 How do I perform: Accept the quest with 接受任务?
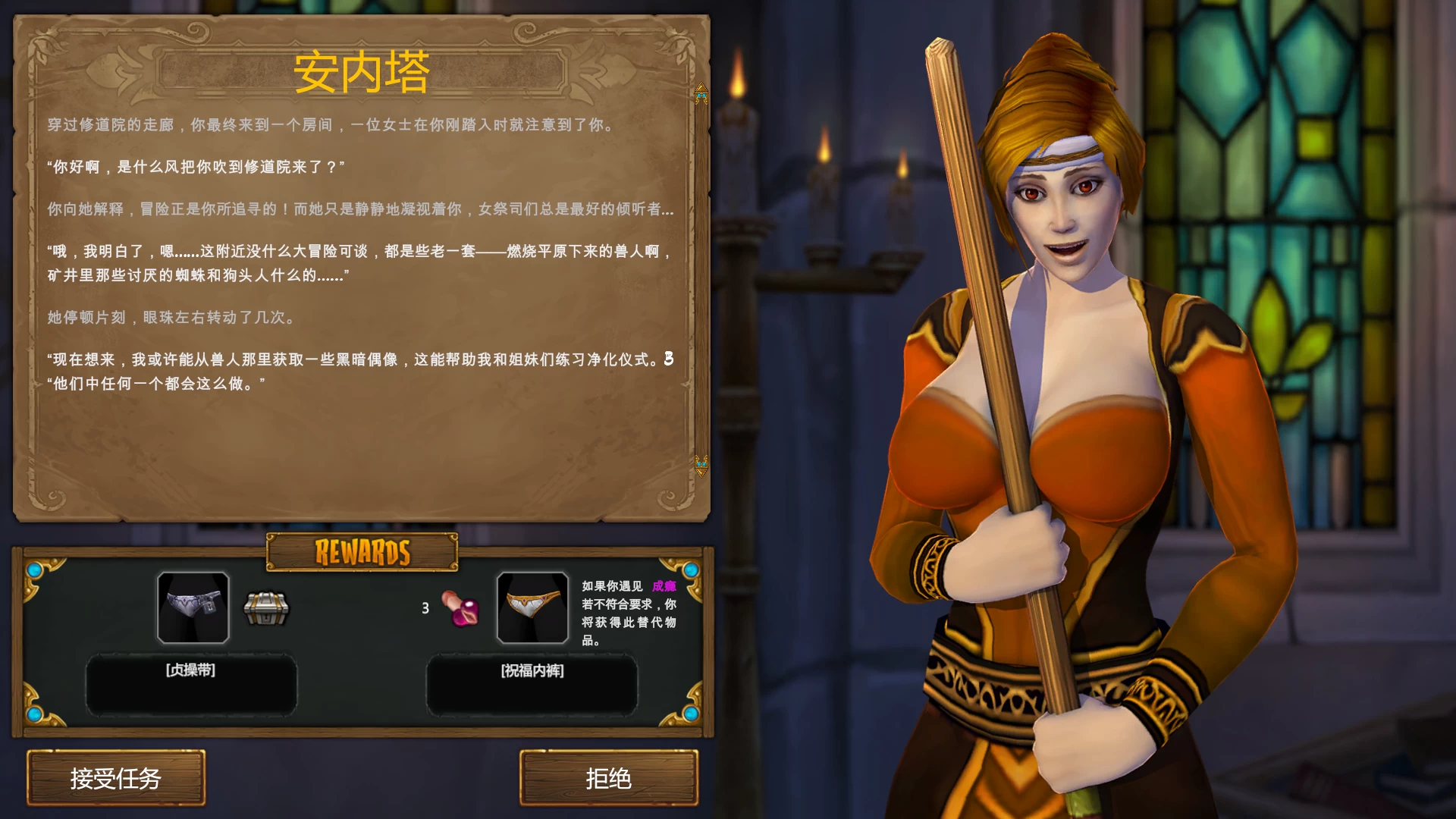coord(116,778)
